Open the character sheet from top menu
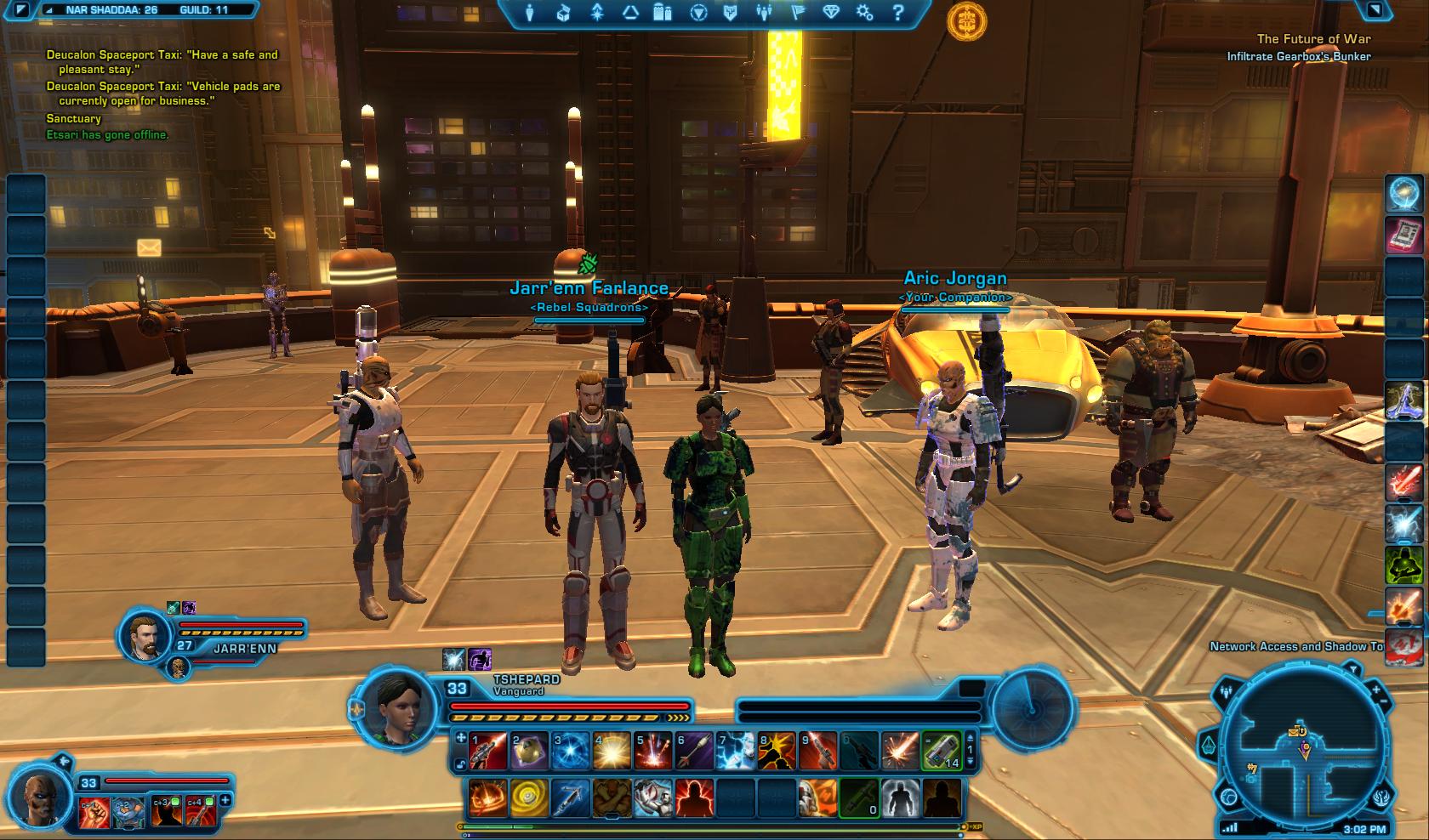 pyautogui.click(x=531, y=13)
